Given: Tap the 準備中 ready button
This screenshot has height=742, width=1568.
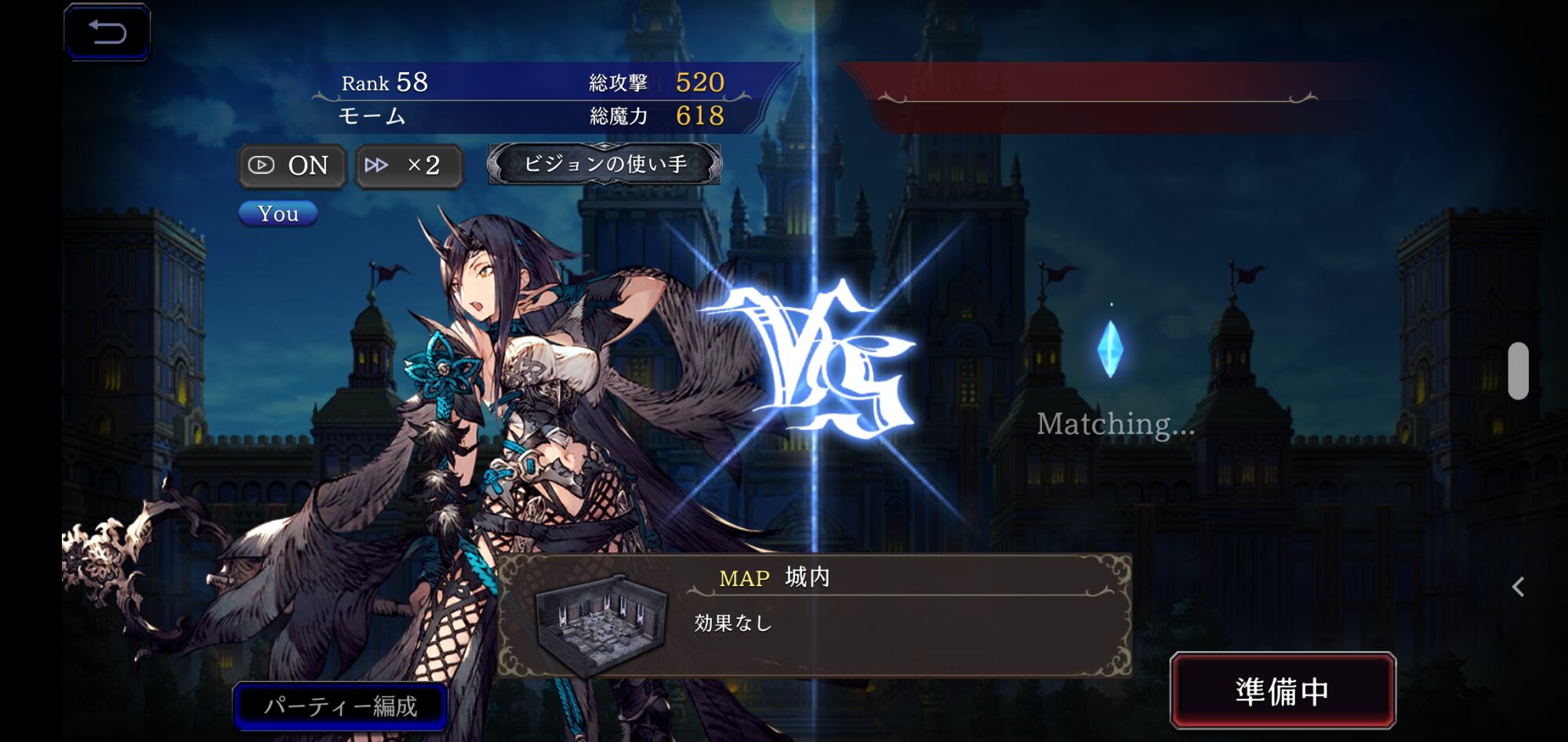Looking at the screenshot, I should pyautogui.click(x=1283, y=691).
